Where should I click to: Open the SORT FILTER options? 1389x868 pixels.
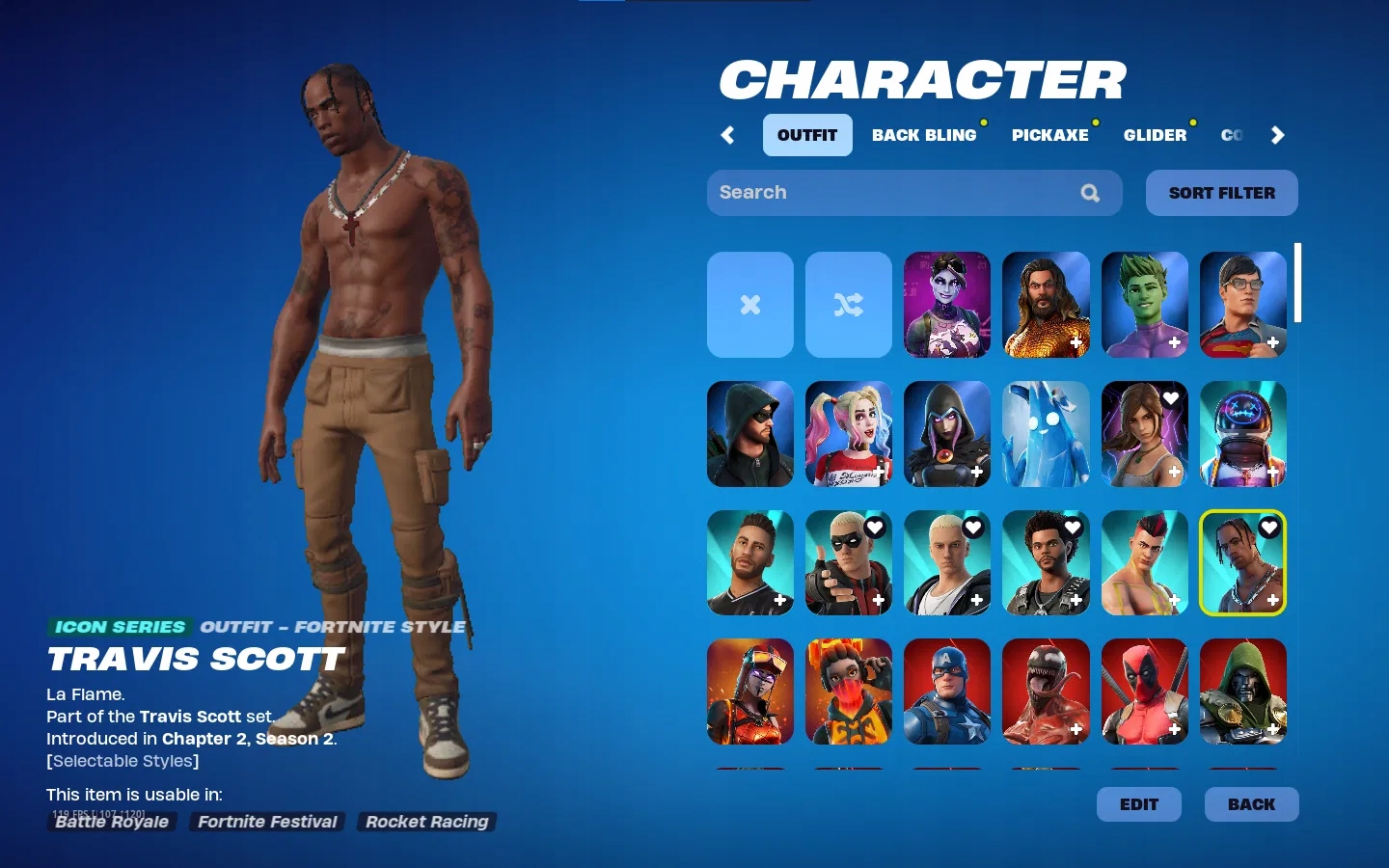1221,193
